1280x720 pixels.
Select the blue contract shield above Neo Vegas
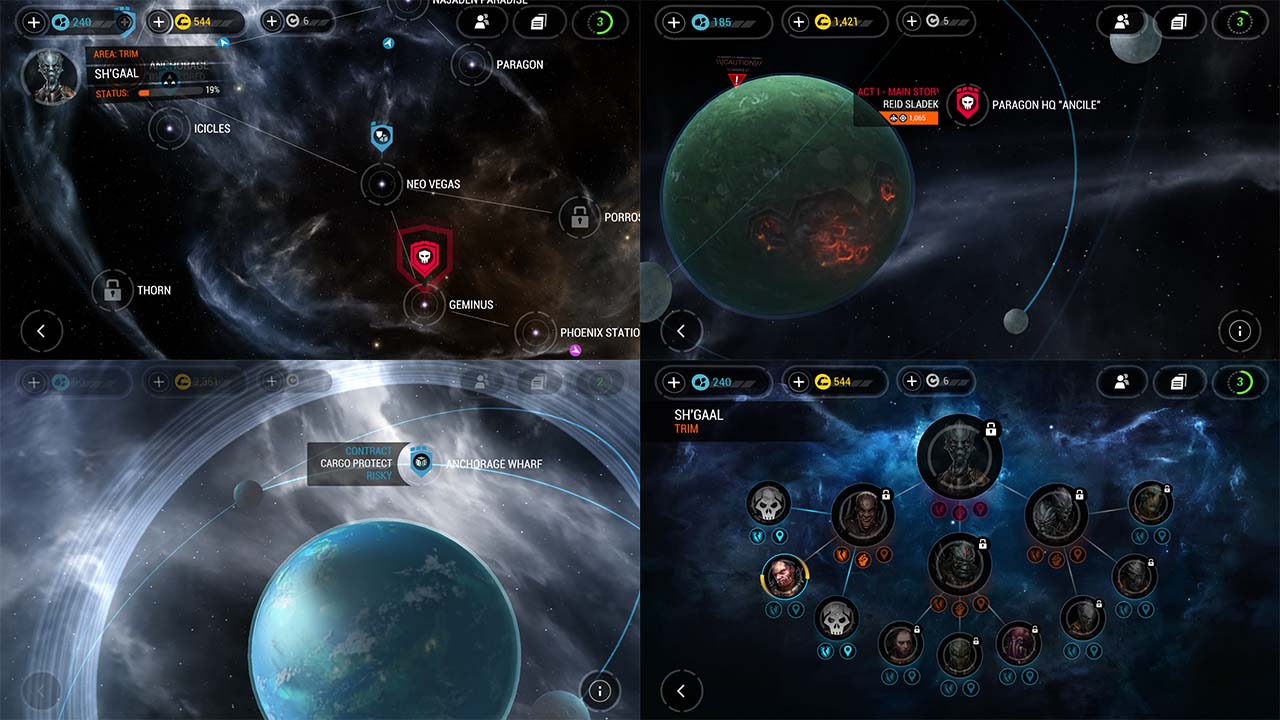[382, 137]
